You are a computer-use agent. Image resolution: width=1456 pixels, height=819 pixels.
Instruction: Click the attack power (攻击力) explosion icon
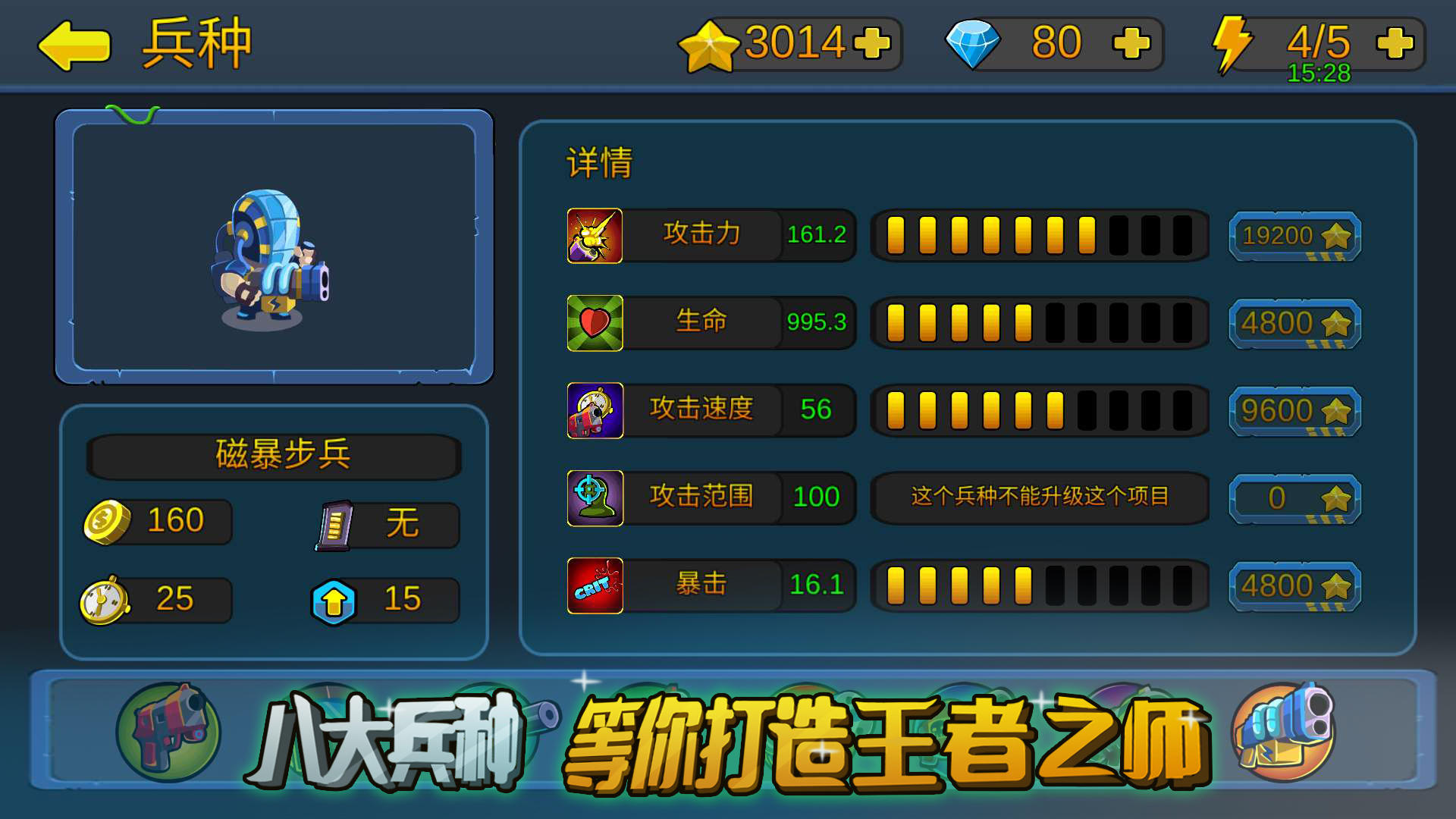coord(595,236)
